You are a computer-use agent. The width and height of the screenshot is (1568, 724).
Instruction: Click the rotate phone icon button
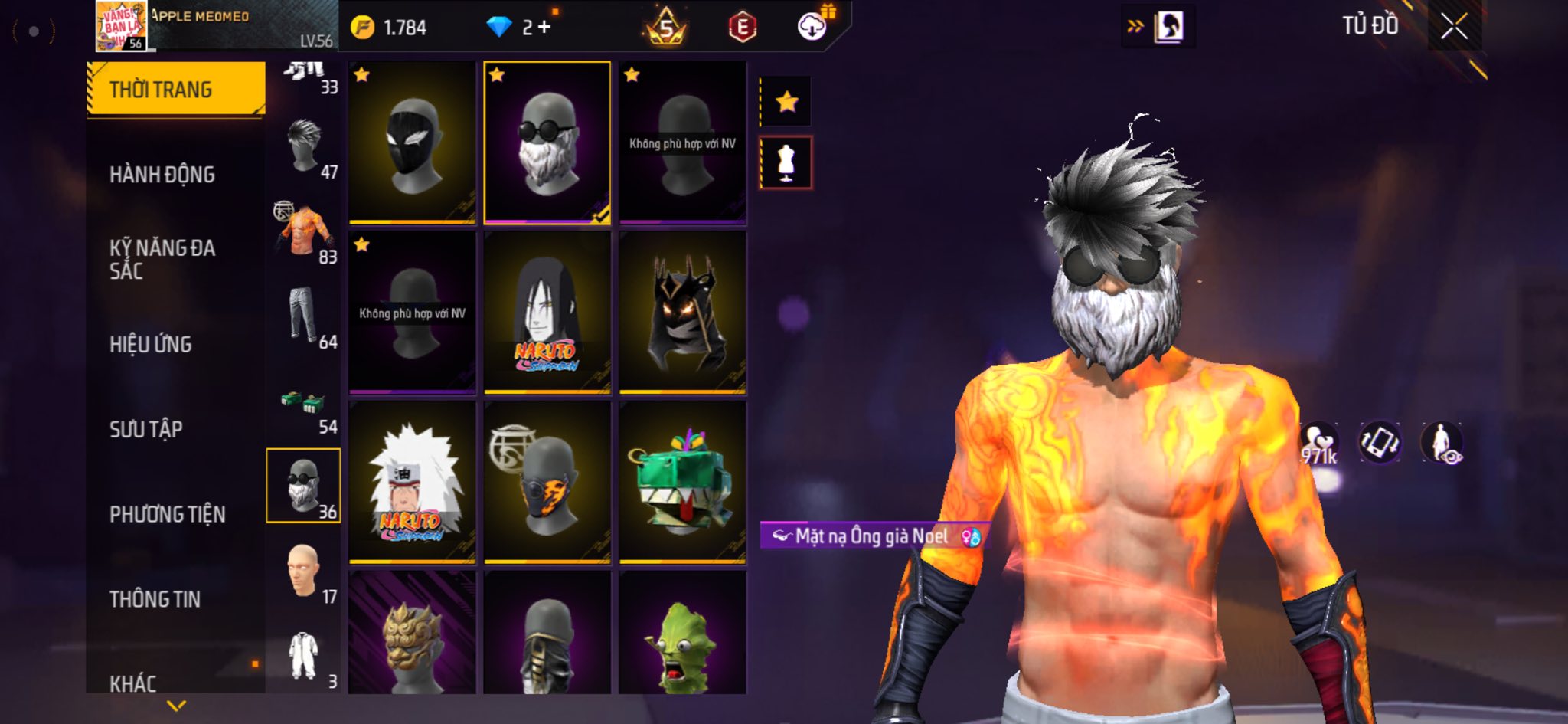point(1380,443)
